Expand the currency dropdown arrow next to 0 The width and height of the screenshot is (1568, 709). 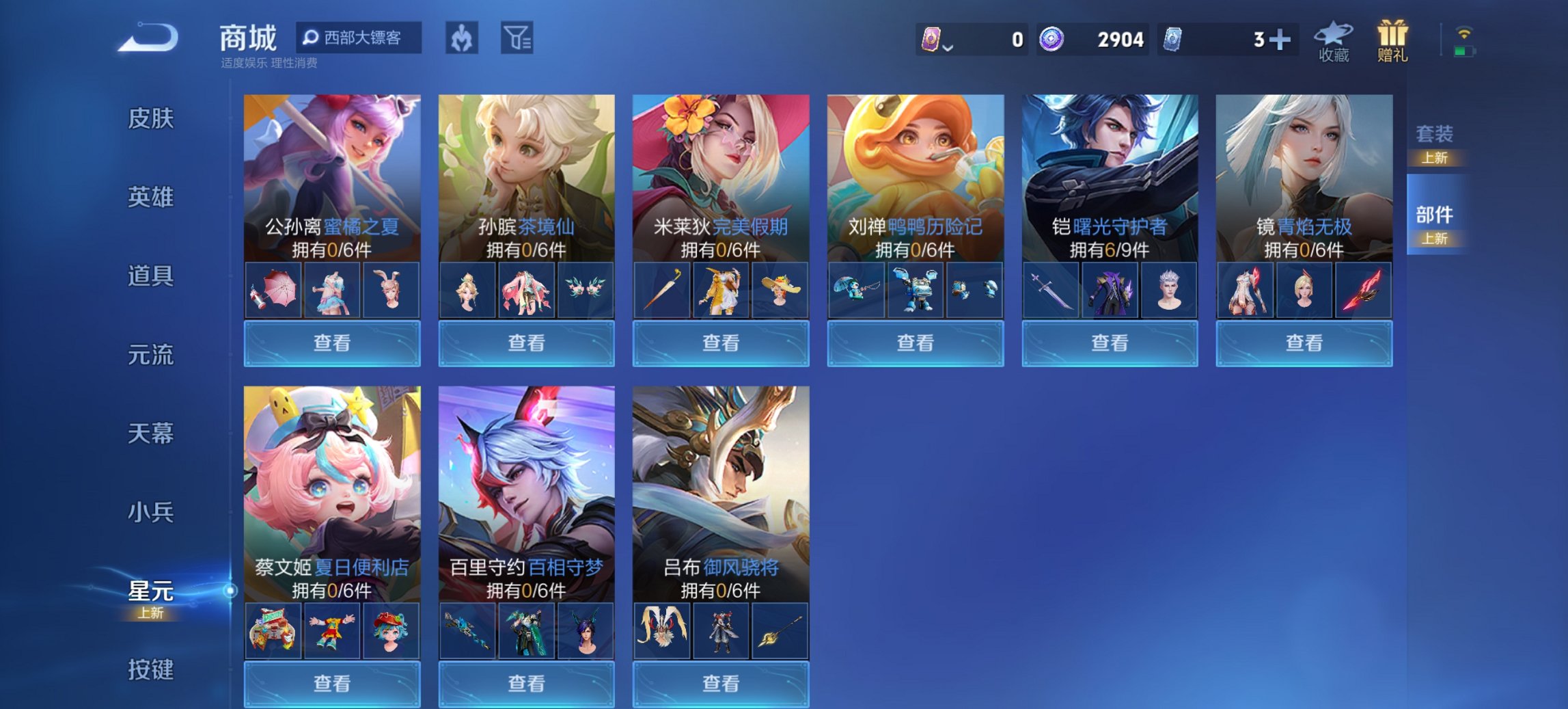(948, 46)
